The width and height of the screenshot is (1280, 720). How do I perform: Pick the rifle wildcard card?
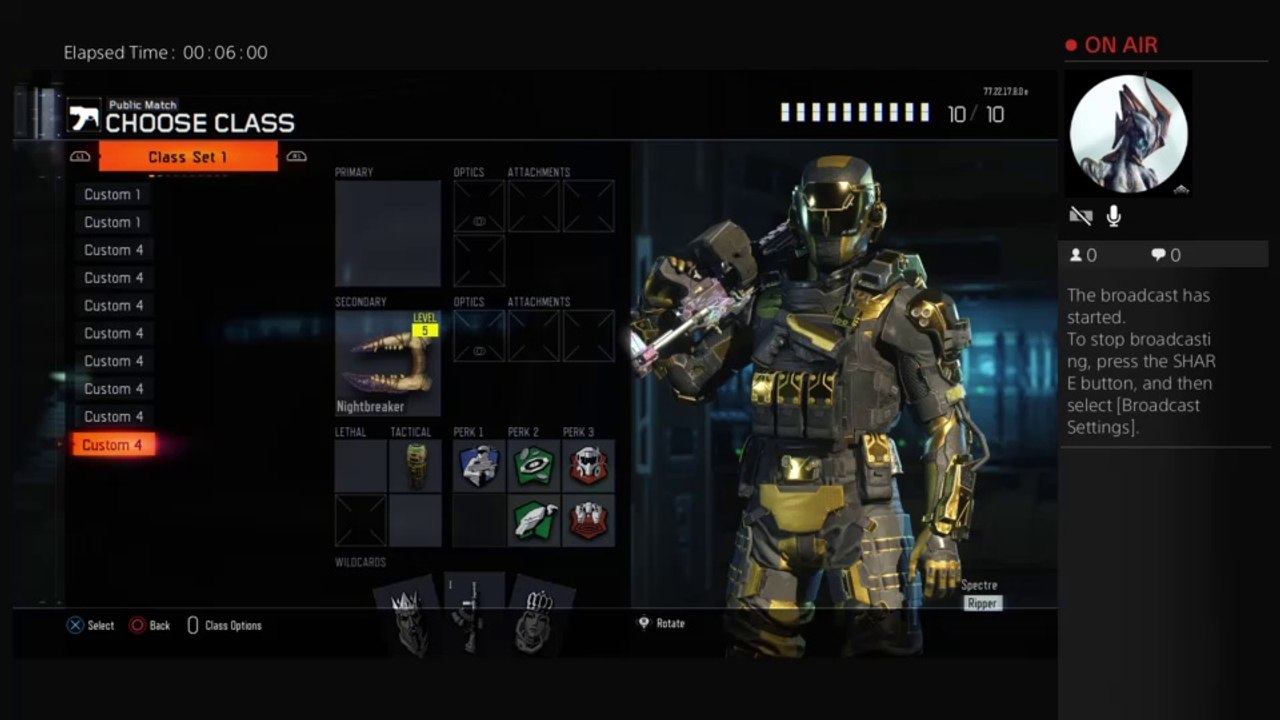coord(469,617)
